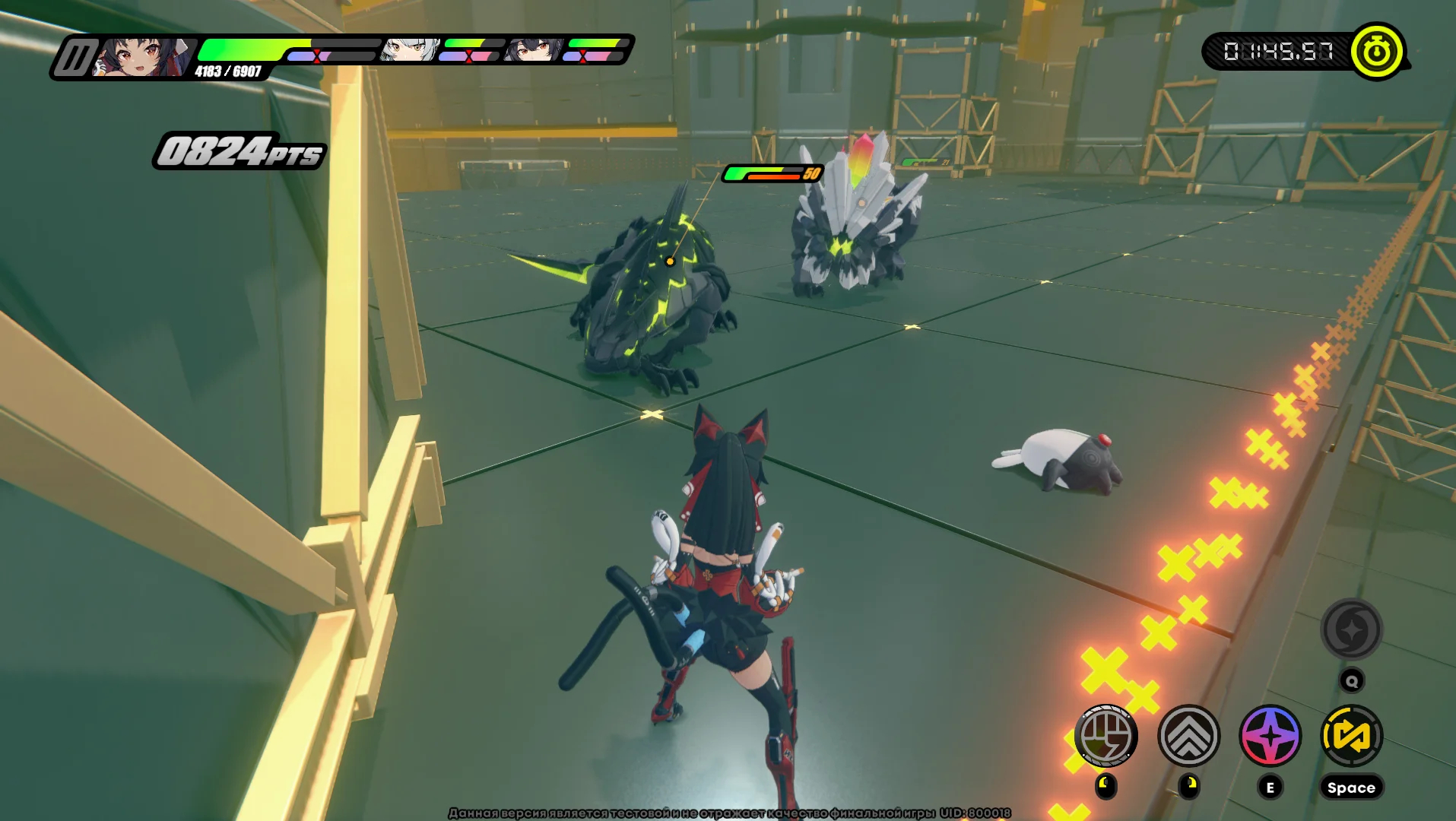Select the white-haired teammate portrait
This screenshot has width=1456, height=821.
click(x=410, y=50)
